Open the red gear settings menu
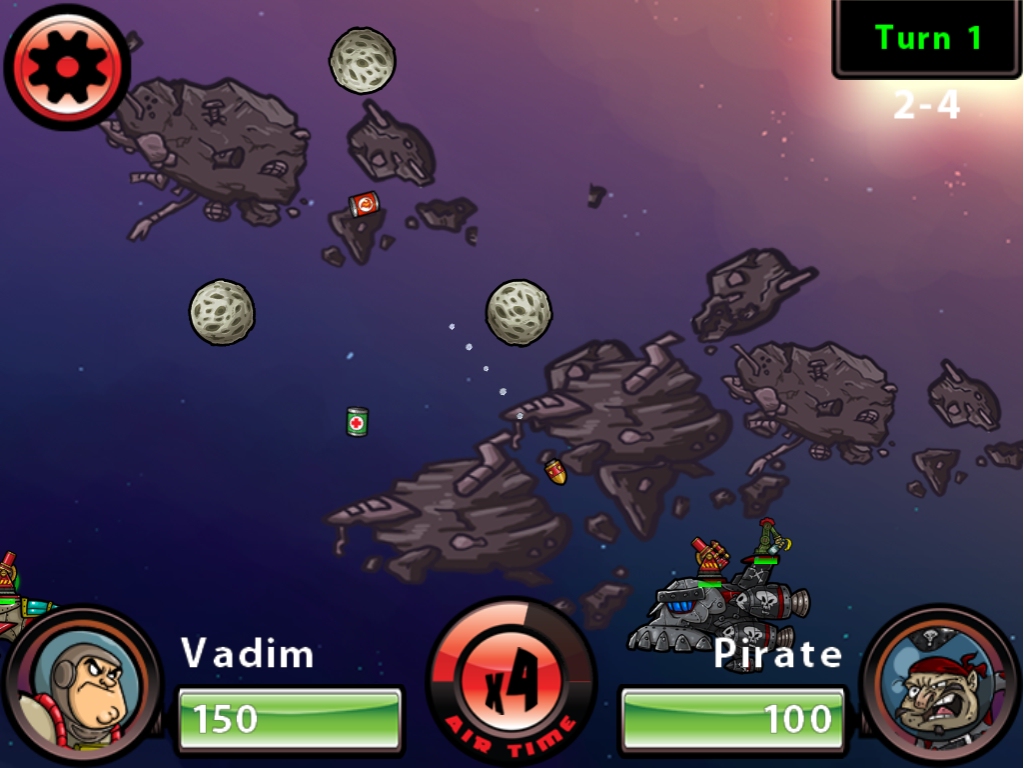Image resolution: width=1024 pixels, height=768 pixels. pyautogui.click(x=67, y=67)
